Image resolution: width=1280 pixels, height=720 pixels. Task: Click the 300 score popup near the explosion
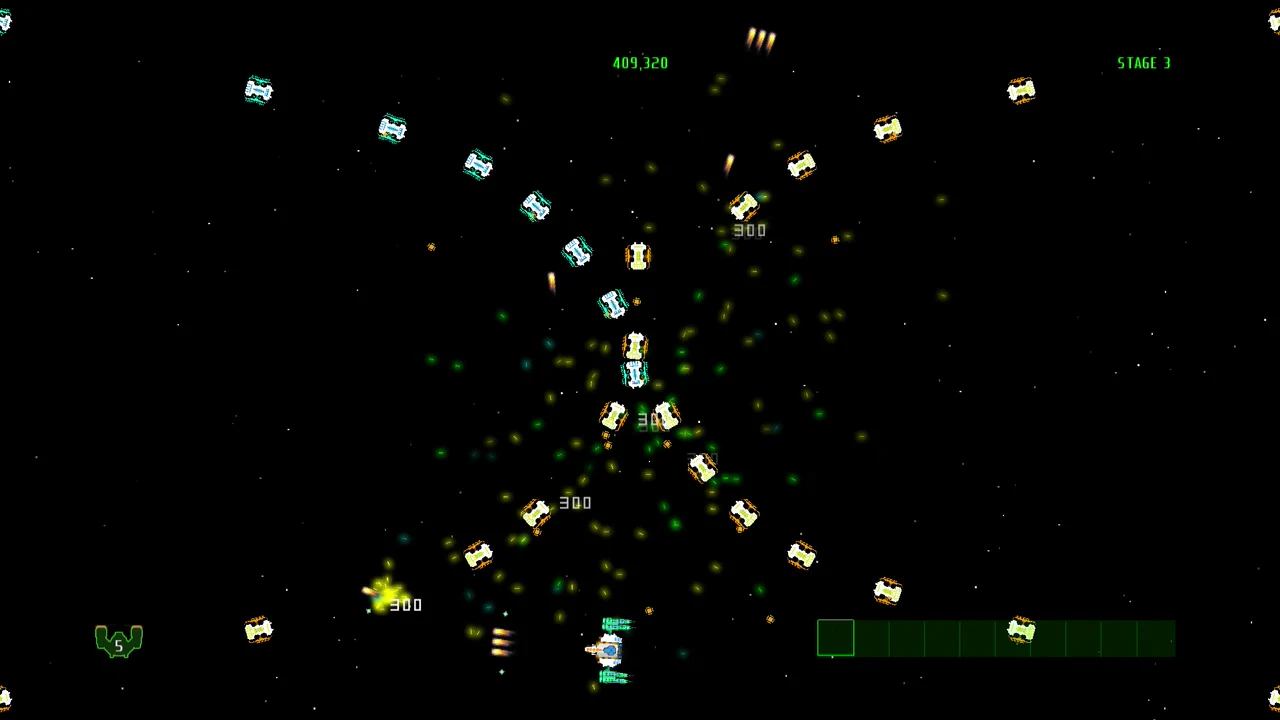(406, 604)
